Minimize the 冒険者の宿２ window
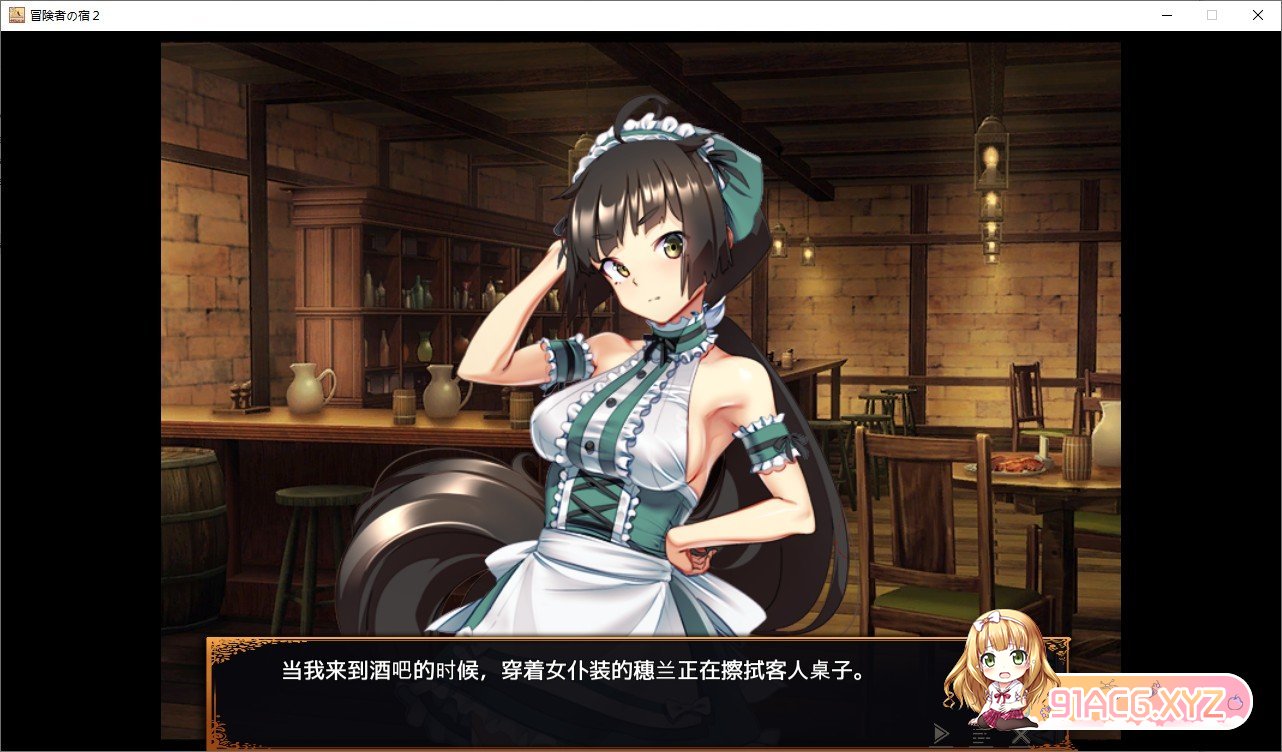Image resolution: width=1282 pixels, height=752 pixels. (1165, 15)
